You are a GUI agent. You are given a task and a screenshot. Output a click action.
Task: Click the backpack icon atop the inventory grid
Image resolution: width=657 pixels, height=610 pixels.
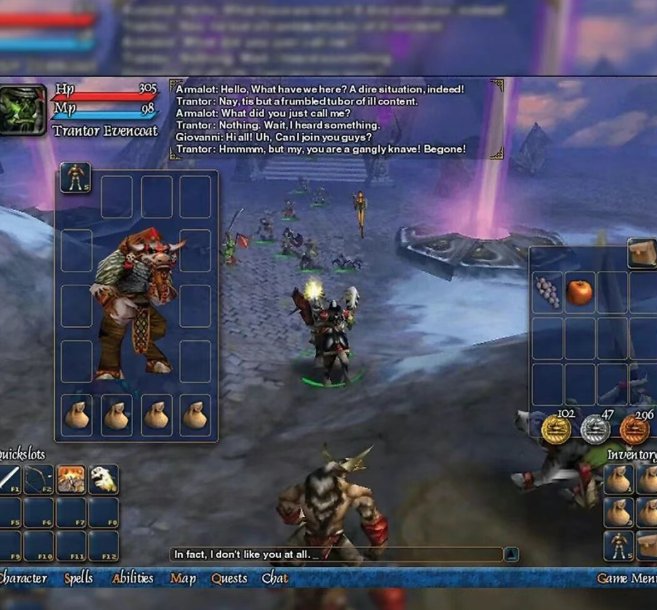642,253
